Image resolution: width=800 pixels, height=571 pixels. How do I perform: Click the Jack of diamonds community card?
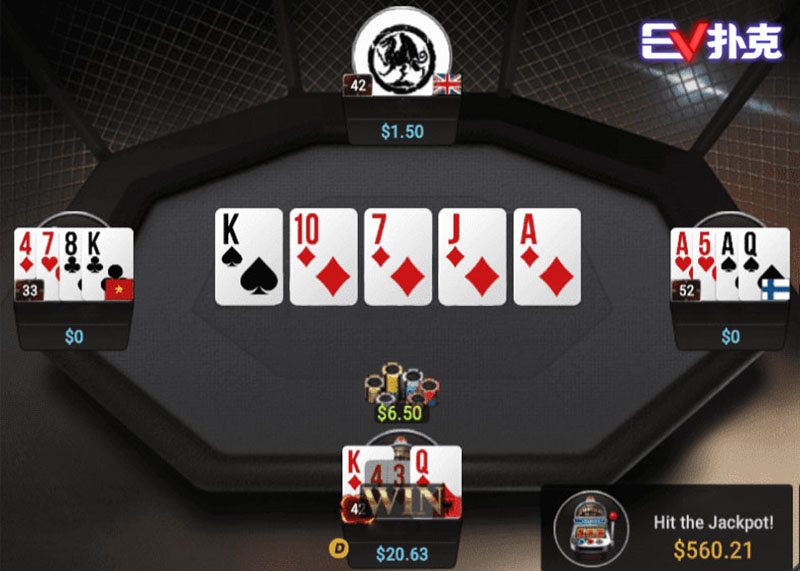472,256
